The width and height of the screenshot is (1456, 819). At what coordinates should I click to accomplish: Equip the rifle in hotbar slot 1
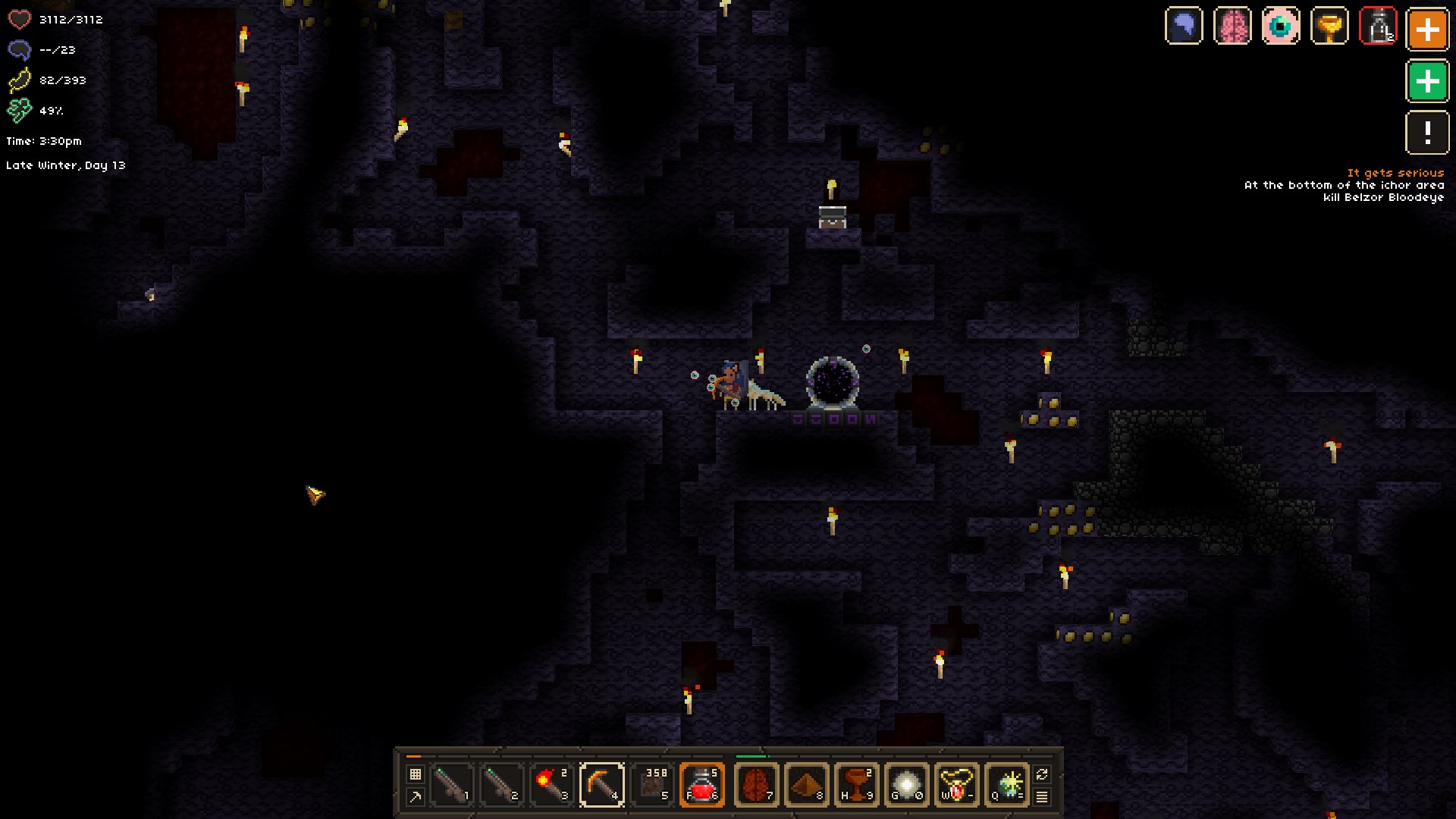[x=450, y=785]
